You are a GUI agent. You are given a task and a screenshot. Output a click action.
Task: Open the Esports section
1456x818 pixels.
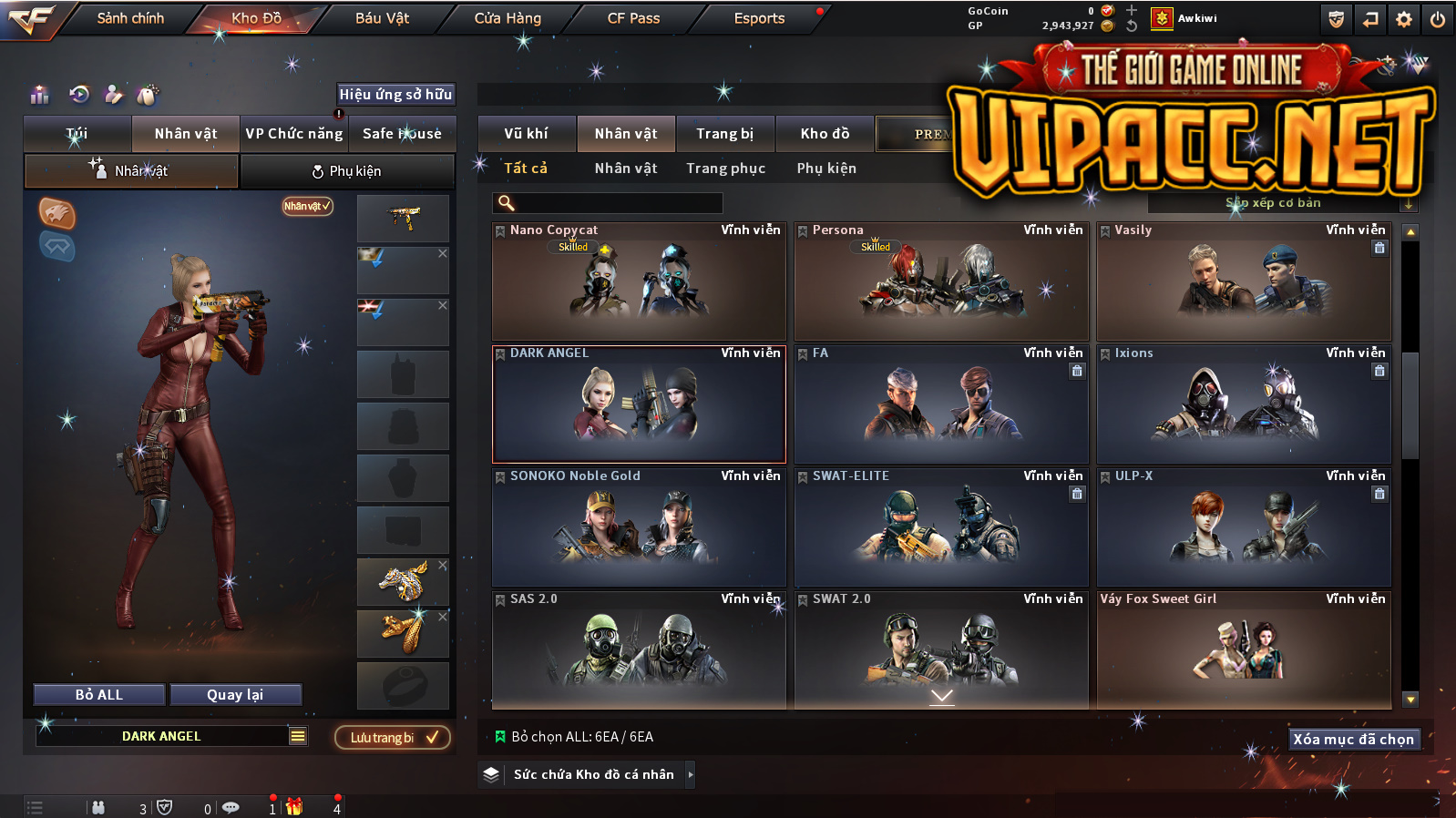(x=759, y=18)
